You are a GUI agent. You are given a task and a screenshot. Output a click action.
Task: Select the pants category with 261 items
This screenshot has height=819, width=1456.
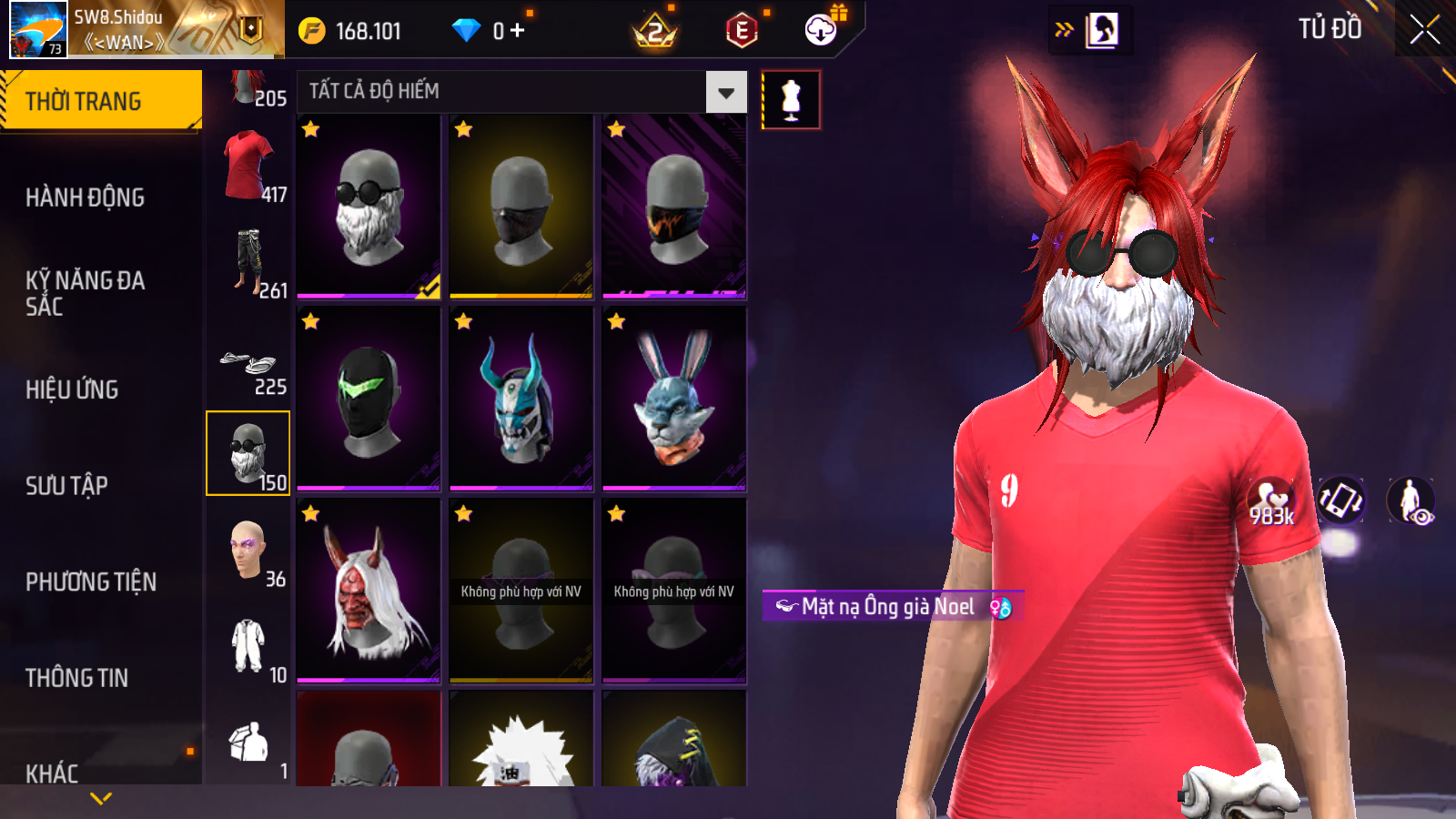click(x=248, y=263)
